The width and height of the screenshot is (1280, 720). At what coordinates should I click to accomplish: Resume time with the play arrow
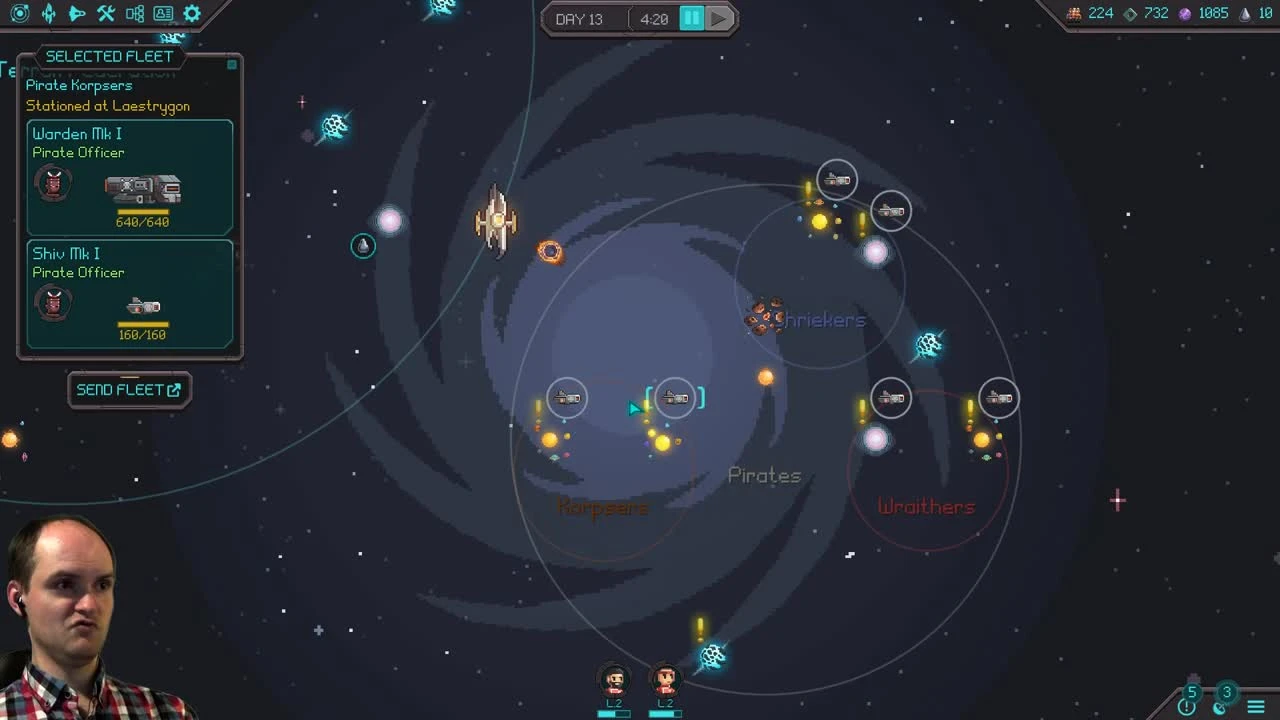719,17
